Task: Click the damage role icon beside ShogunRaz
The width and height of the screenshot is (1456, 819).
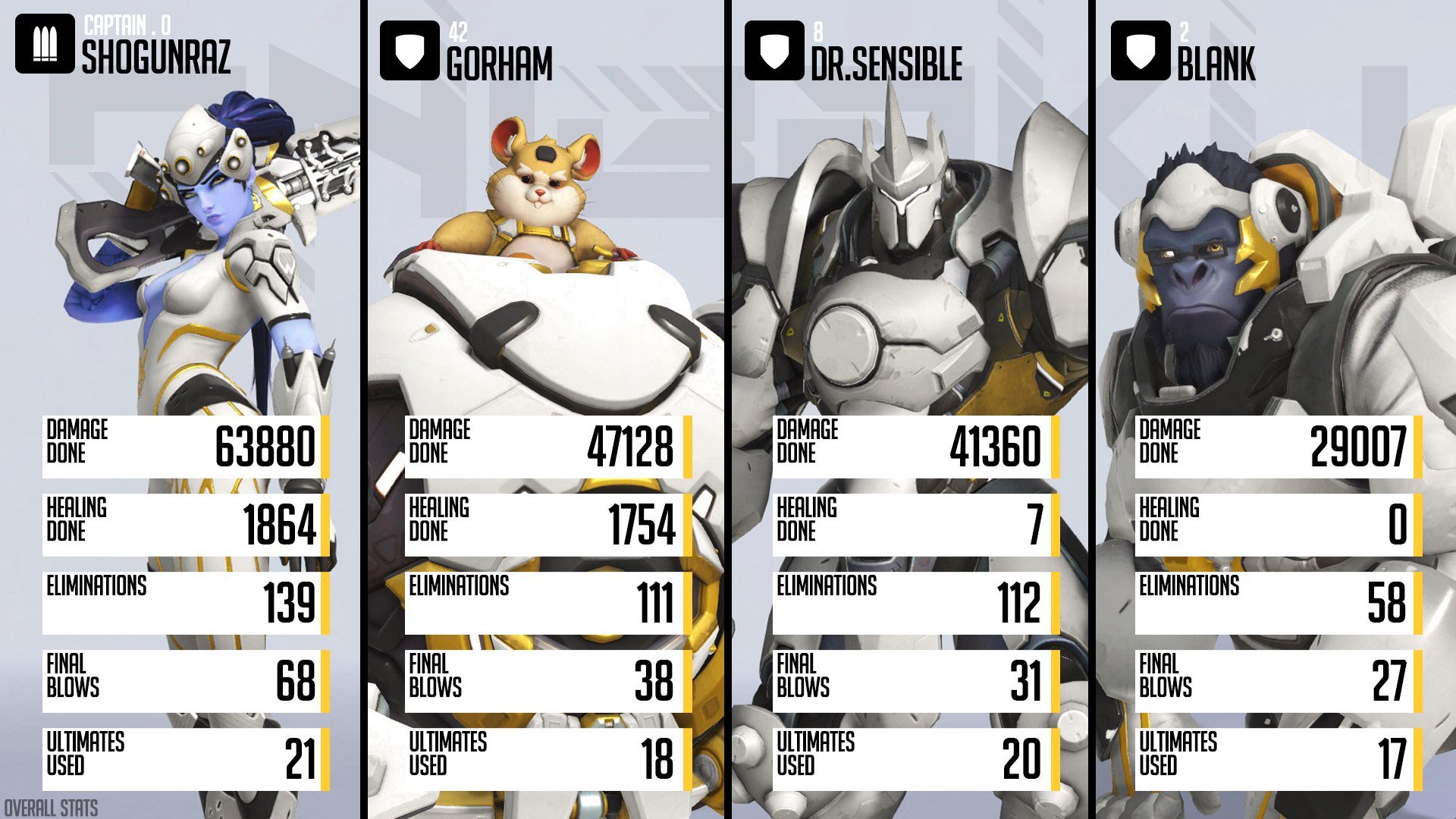Action: (45, 44)
